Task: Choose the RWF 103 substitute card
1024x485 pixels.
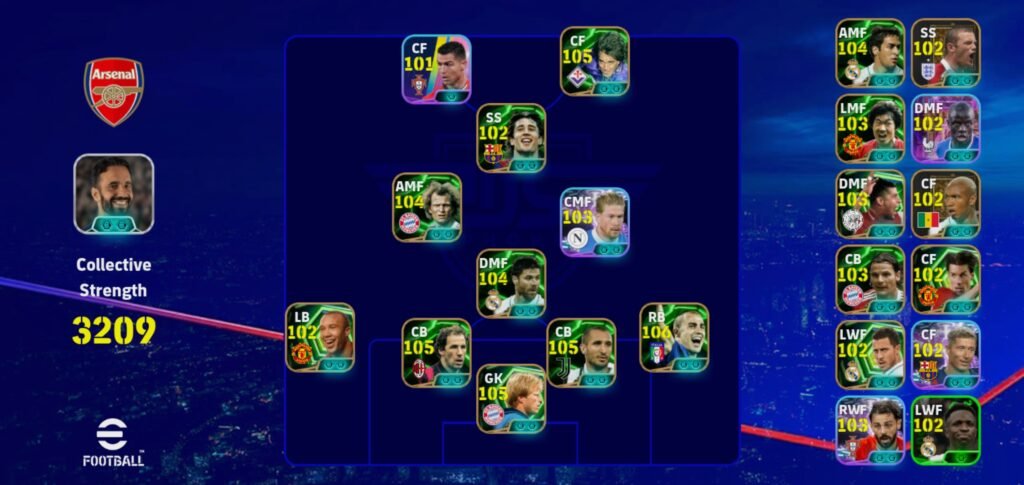Action: point(870,429)
